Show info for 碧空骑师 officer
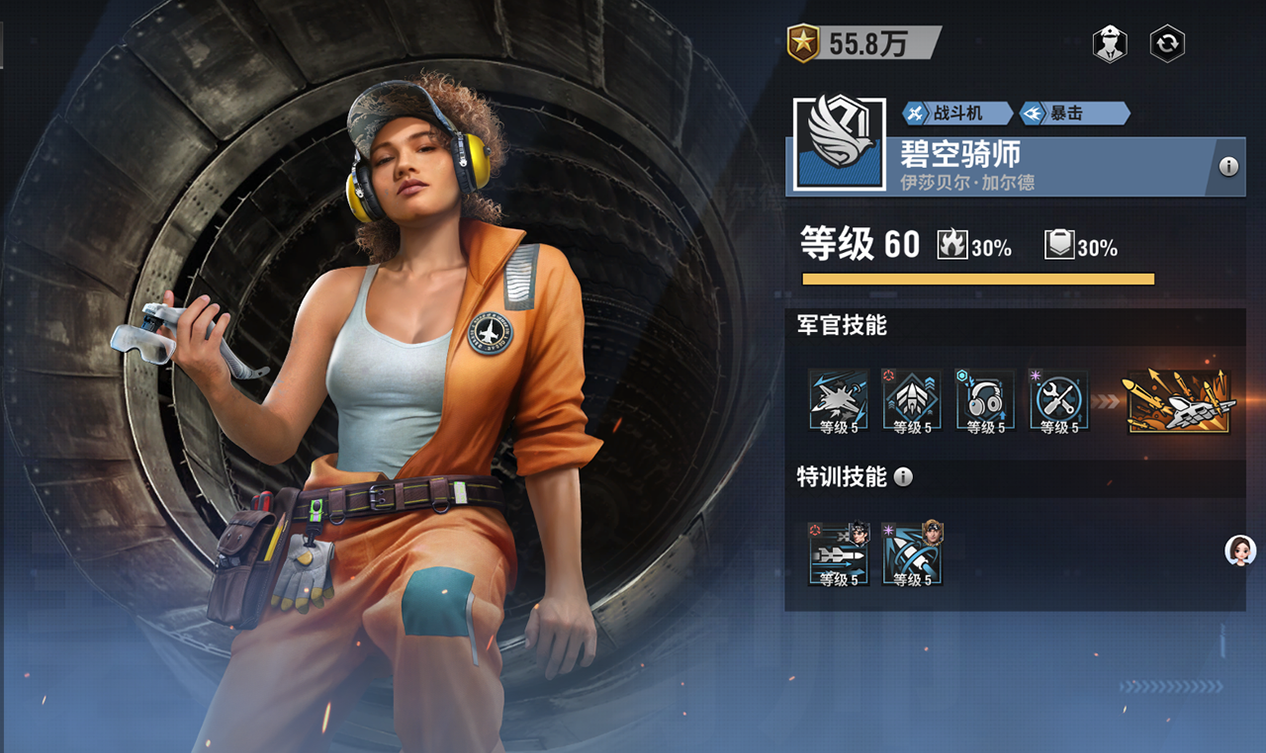Image resolution: width=1266 pixels, height=753 pixels. click(1228, 167)
